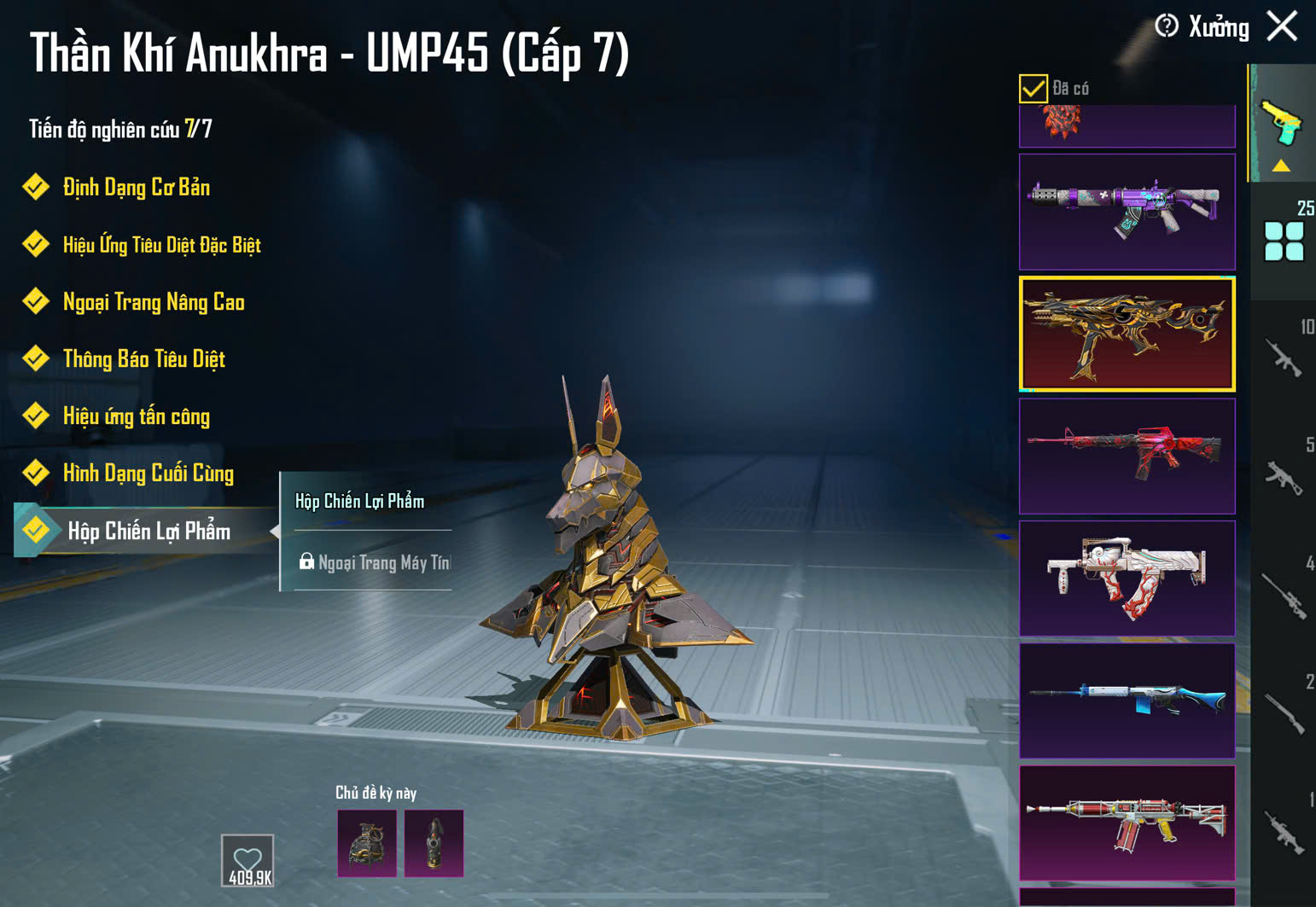Select locked Ngoại Trang Máy Tính option
The image size is (1316, 907).
click(x=376, y=563)
